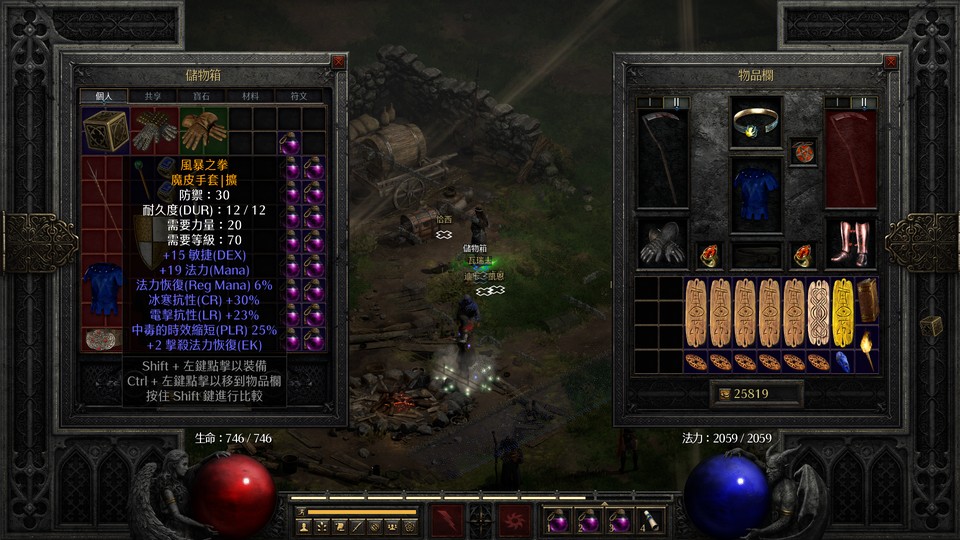
Task: Pick up the Horadric Cube in stash
Action: (x=103, y=130)
